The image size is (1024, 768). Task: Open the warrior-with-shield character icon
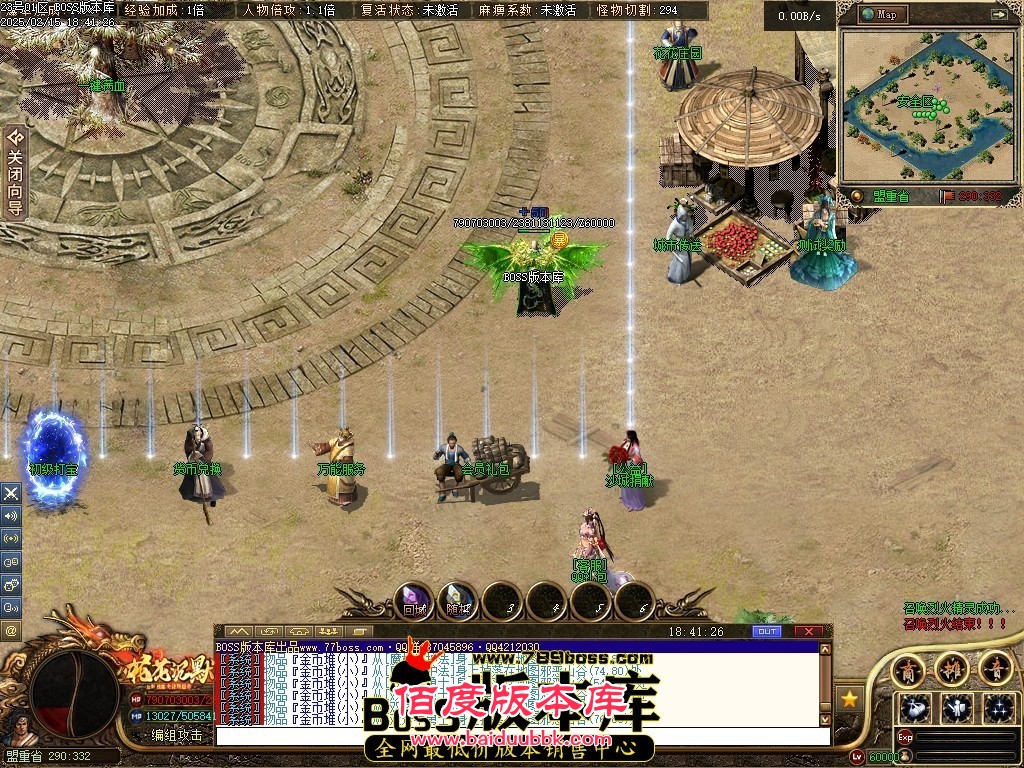[957, 708]
